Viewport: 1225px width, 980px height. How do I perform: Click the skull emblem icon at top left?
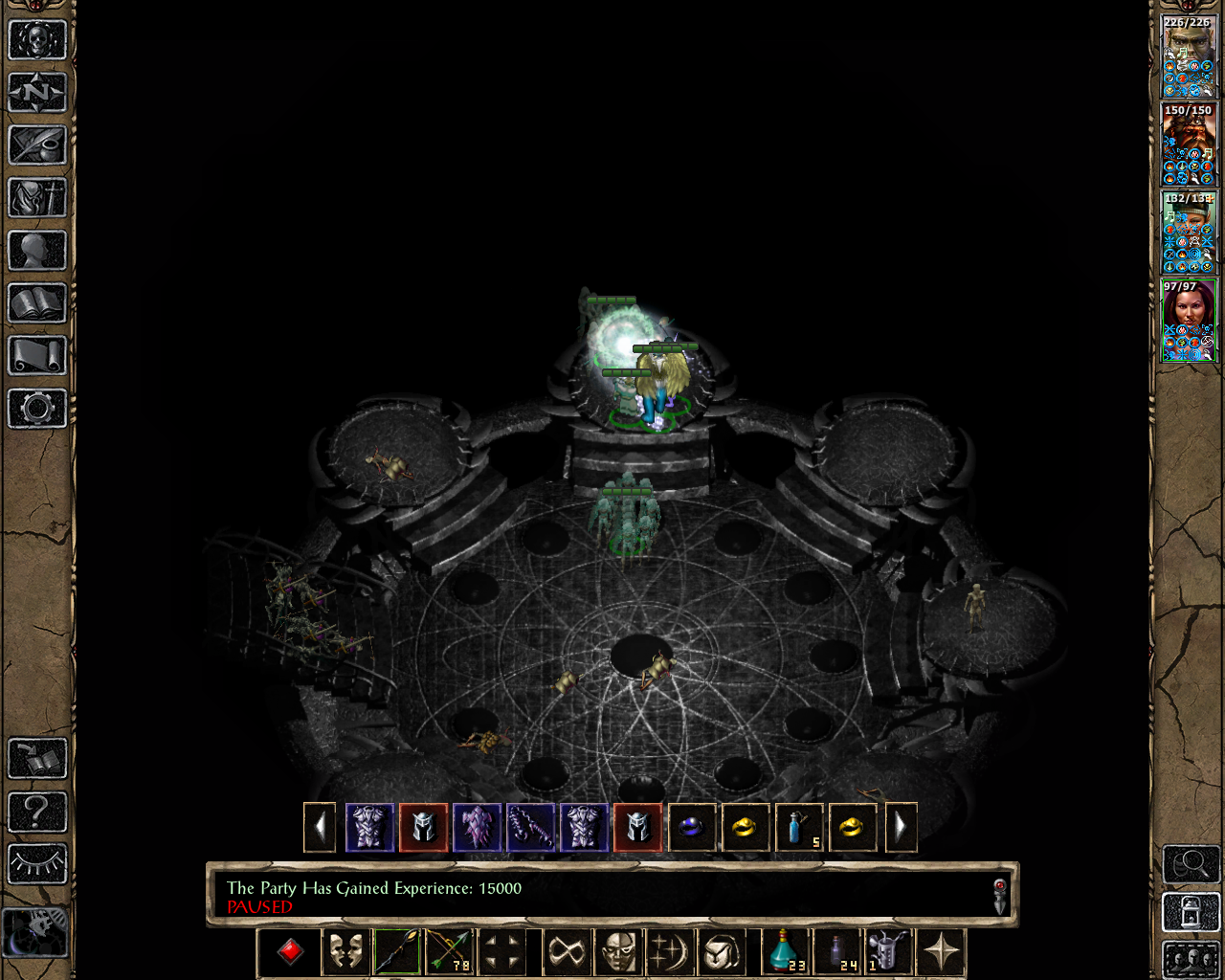click(36, 40)
